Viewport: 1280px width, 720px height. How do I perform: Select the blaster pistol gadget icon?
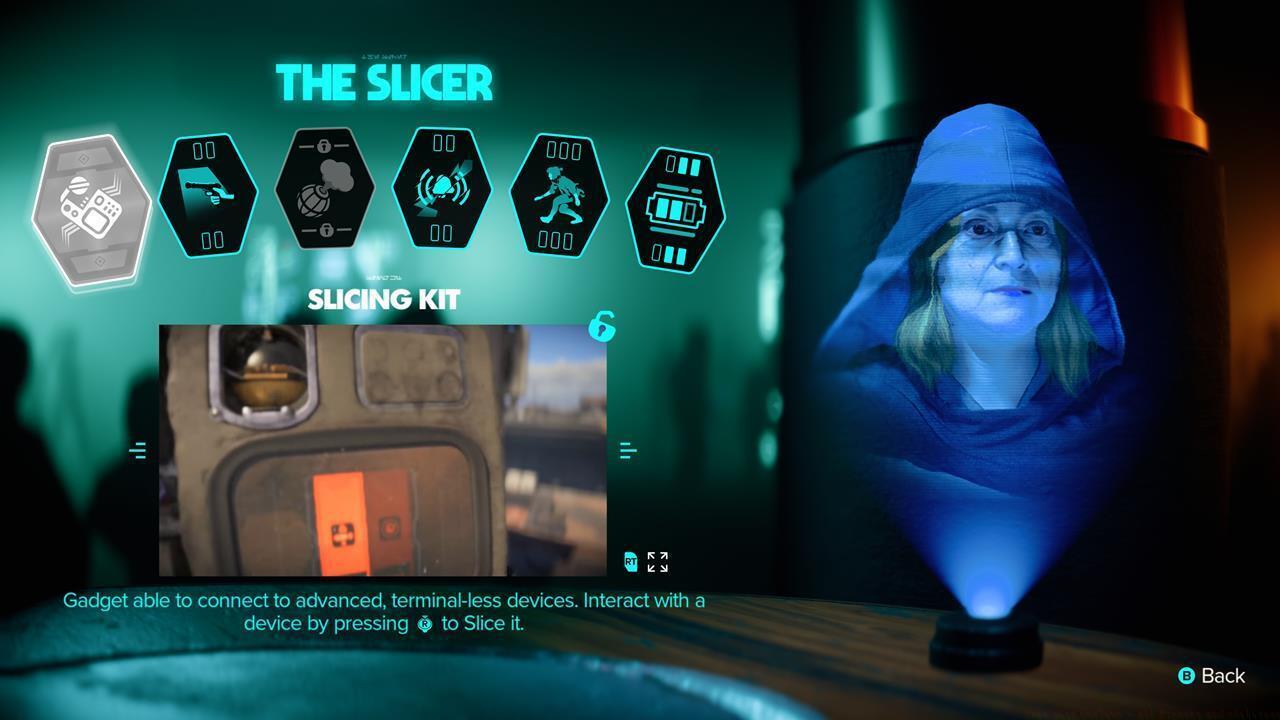[208, 195]
